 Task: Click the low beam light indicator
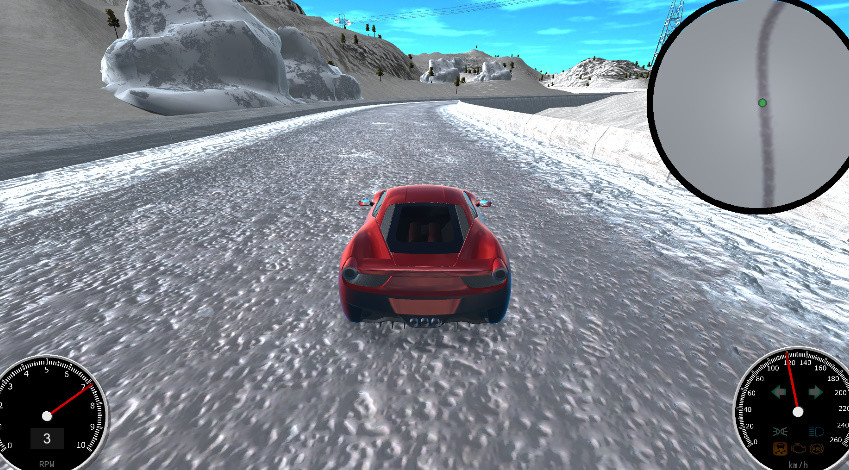click(x=780, y=431)
